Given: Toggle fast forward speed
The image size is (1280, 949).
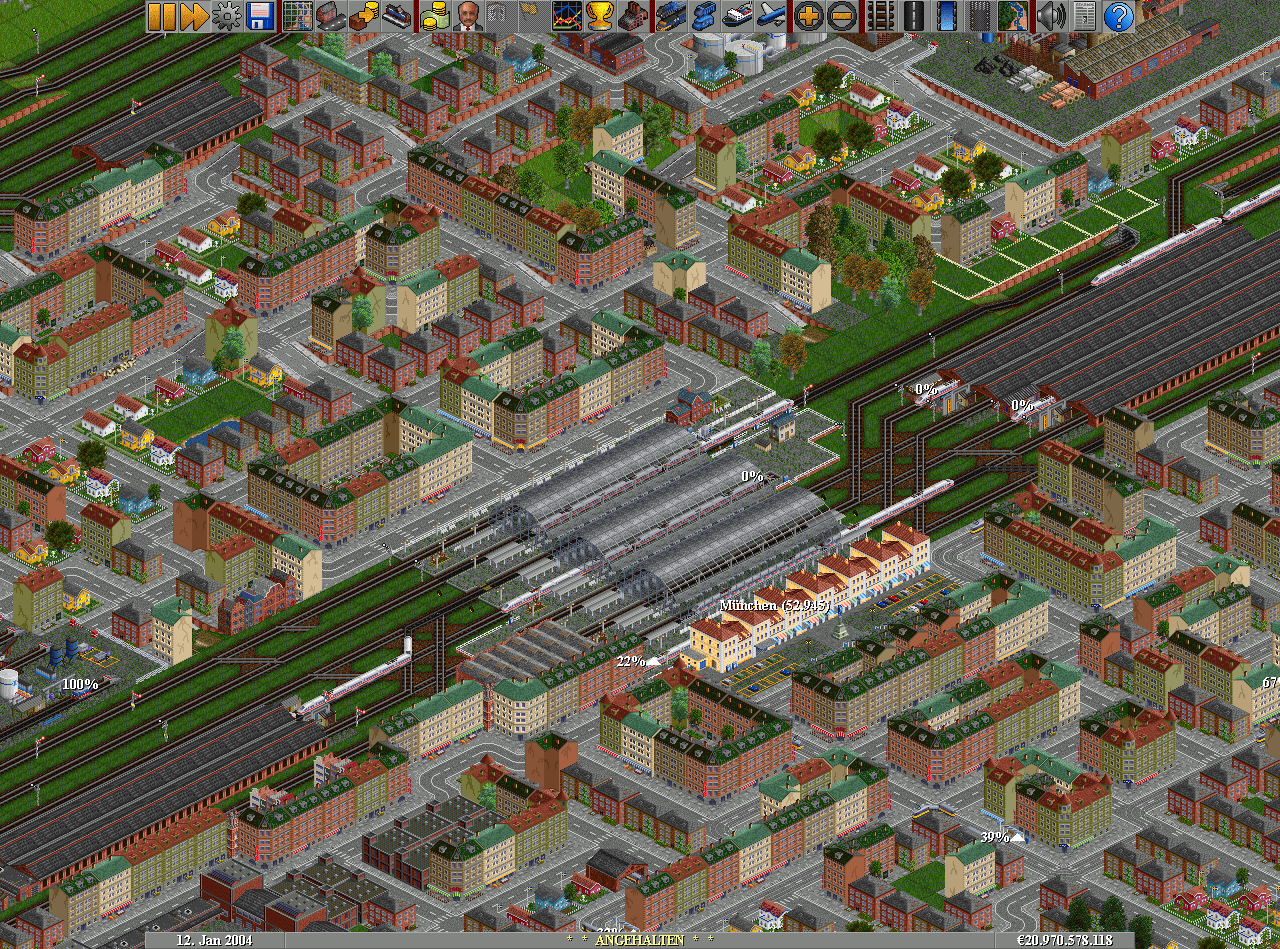Looking at the screenshot, I should (194, 16).
